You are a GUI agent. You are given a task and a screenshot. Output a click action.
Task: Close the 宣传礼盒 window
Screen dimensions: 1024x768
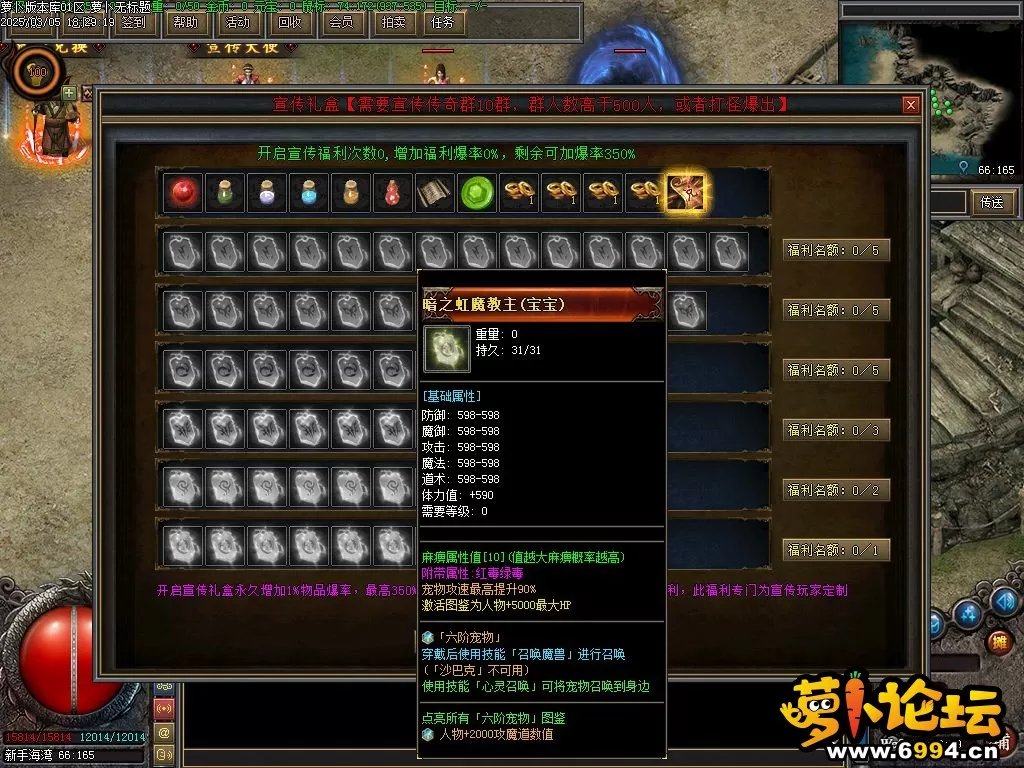click(910, 105)
